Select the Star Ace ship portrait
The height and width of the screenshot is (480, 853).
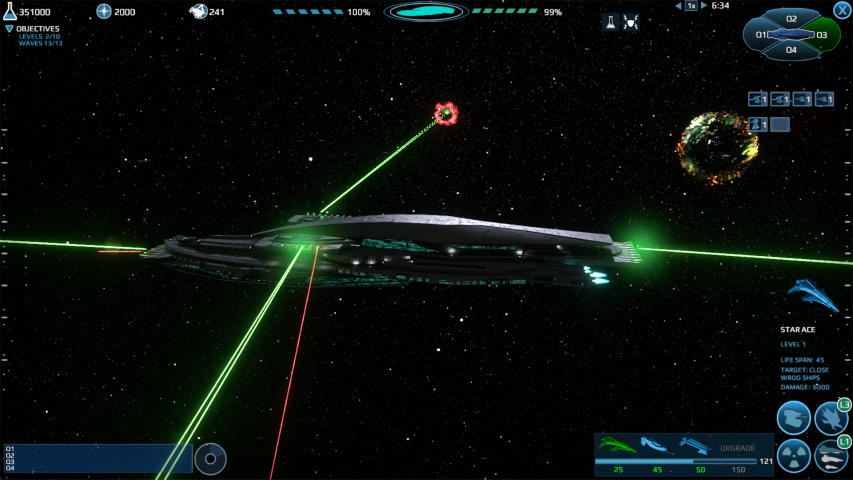point(812,294)
